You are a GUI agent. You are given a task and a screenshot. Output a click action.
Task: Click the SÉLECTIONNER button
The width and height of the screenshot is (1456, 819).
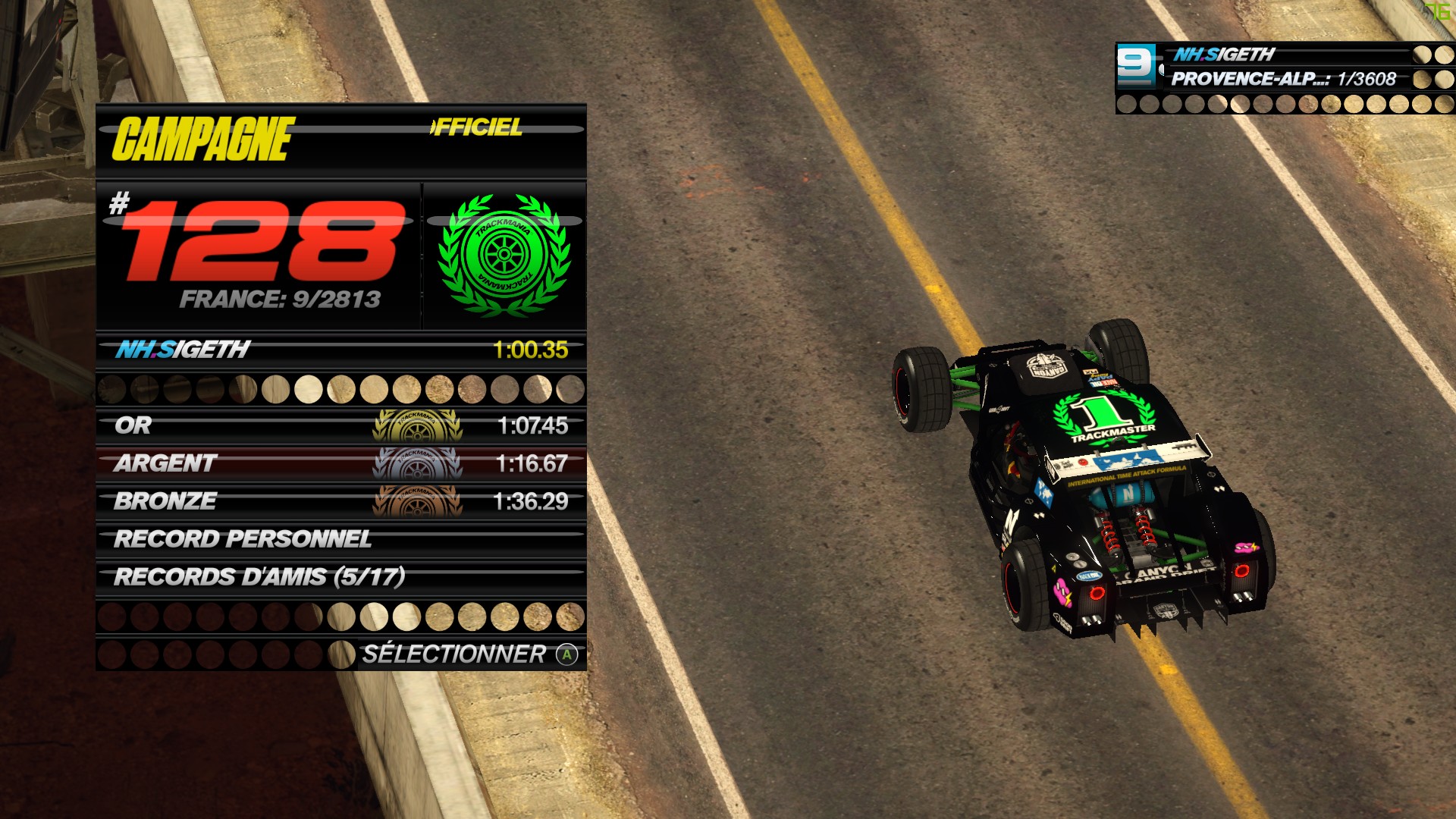469,654
